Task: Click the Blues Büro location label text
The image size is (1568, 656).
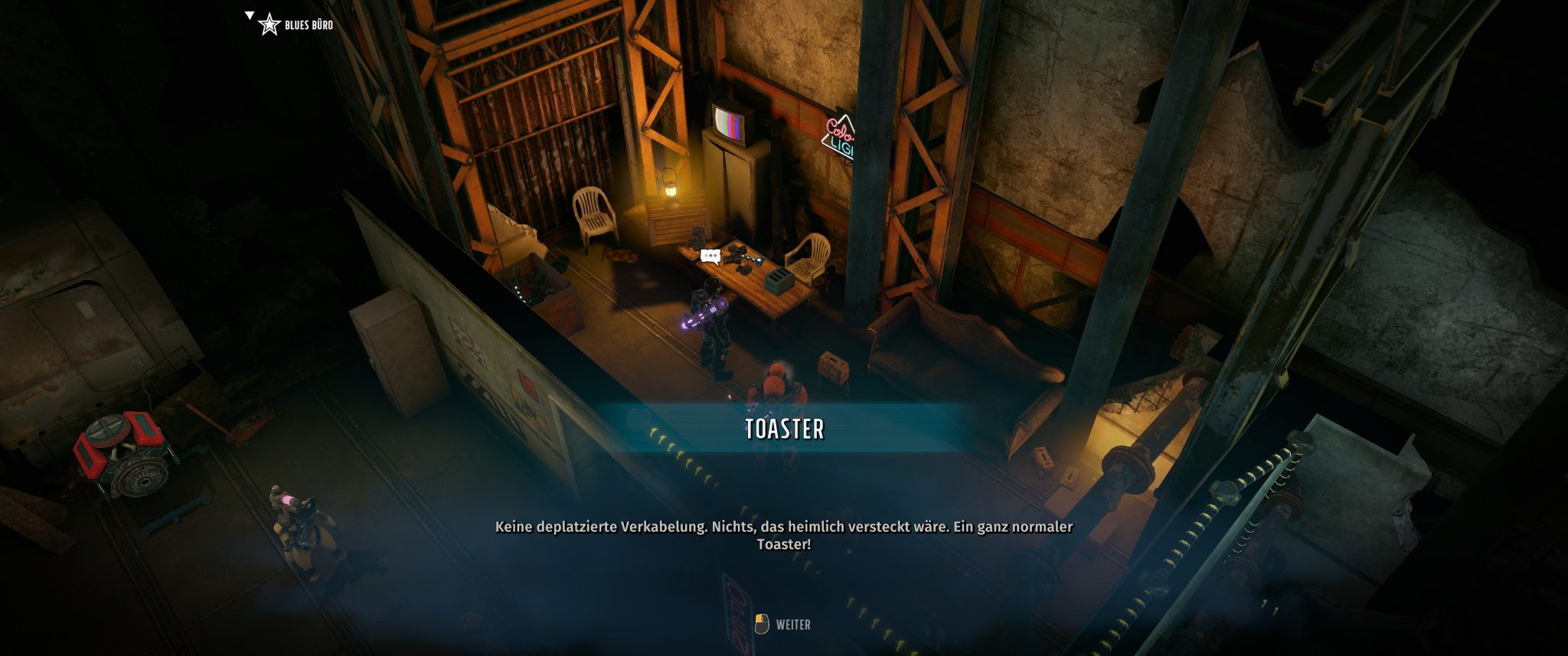Action: tap(309, 24)
